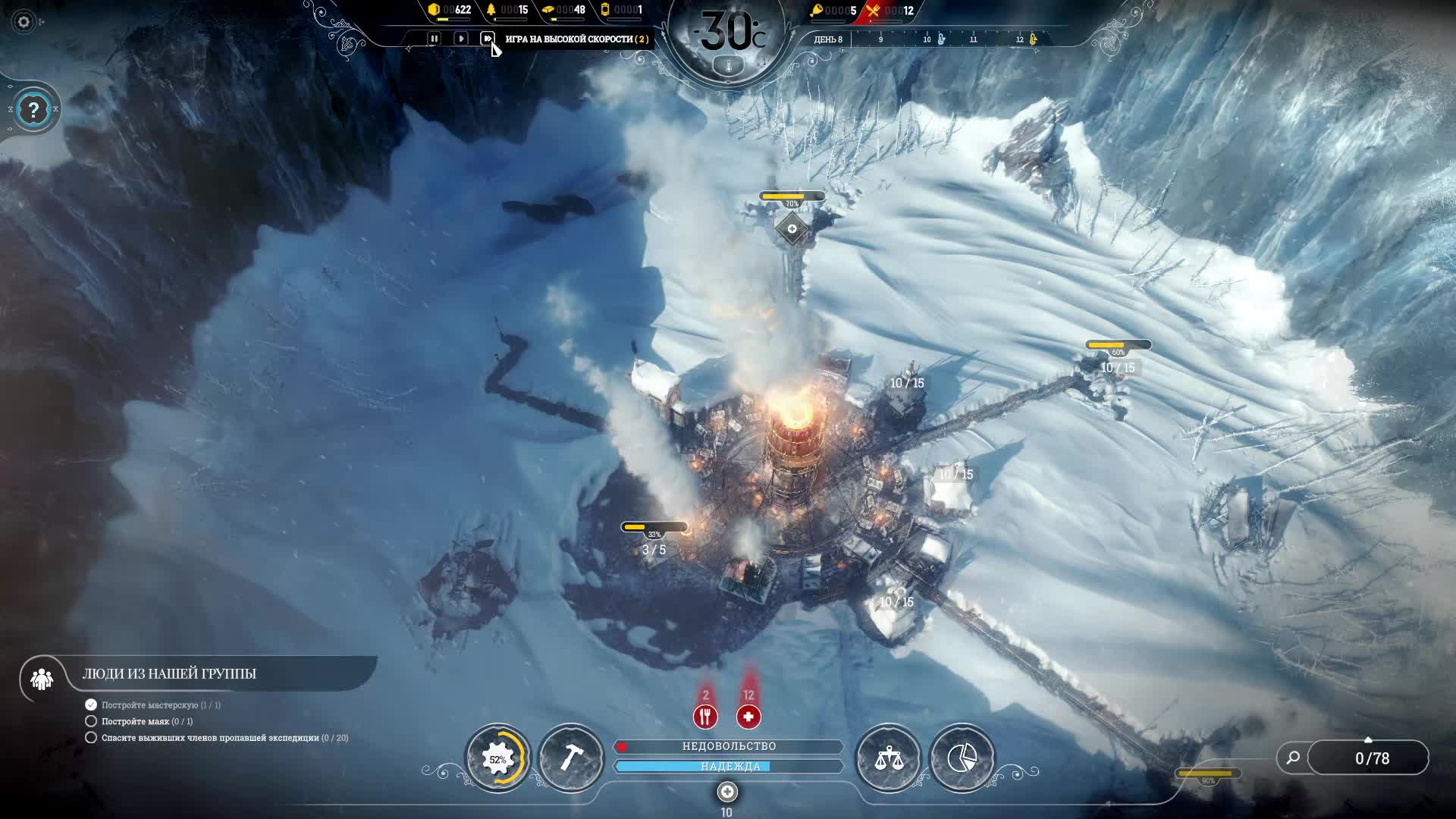The width and height of the screenshot is (1456, 819).
Task: Check the 'Постройте маяк' objective circle
Action: click(91, 721)
